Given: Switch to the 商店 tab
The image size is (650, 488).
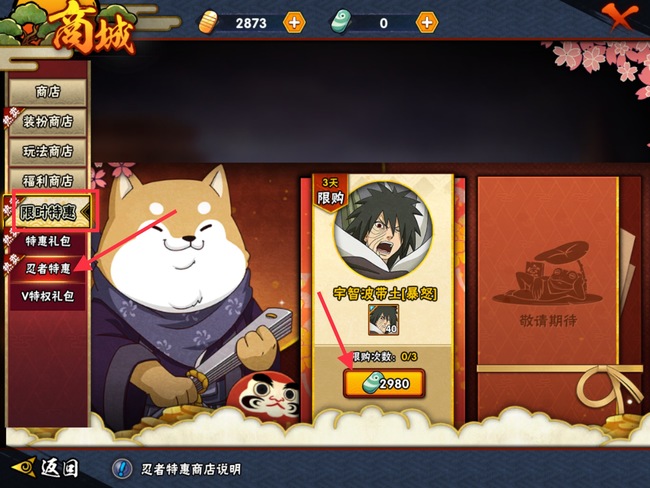Looking at the screenshot, I should click(47, 92).
